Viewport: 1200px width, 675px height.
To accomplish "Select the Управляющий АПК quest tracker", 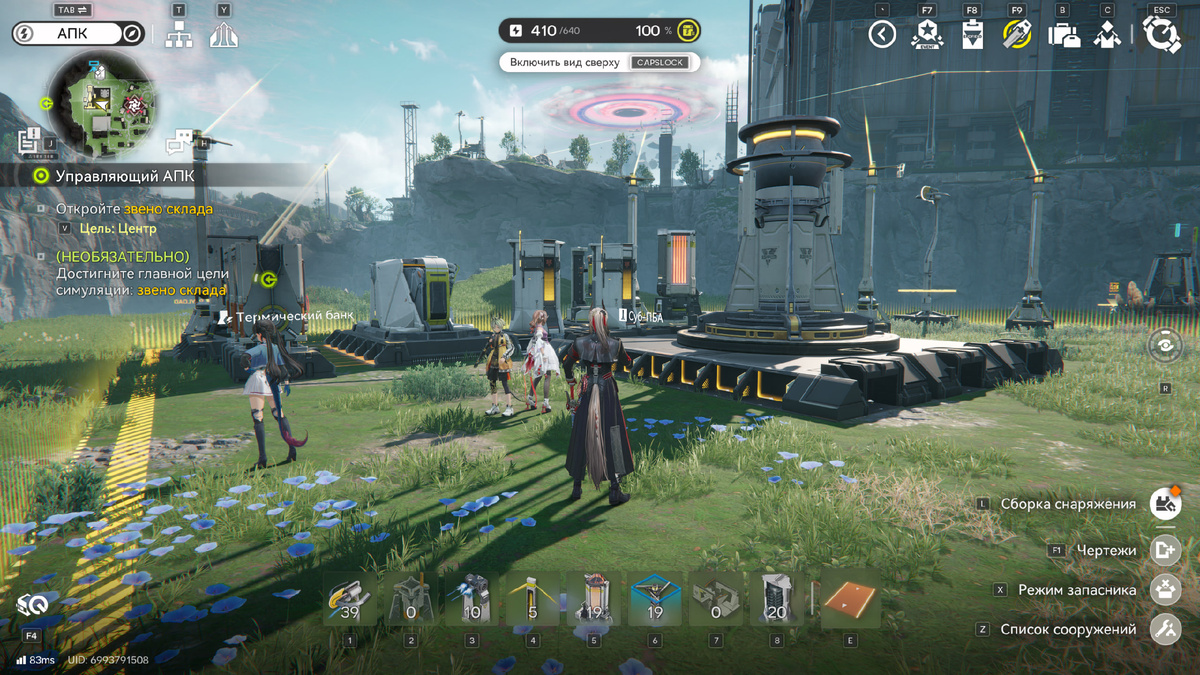I will point(125,176).
